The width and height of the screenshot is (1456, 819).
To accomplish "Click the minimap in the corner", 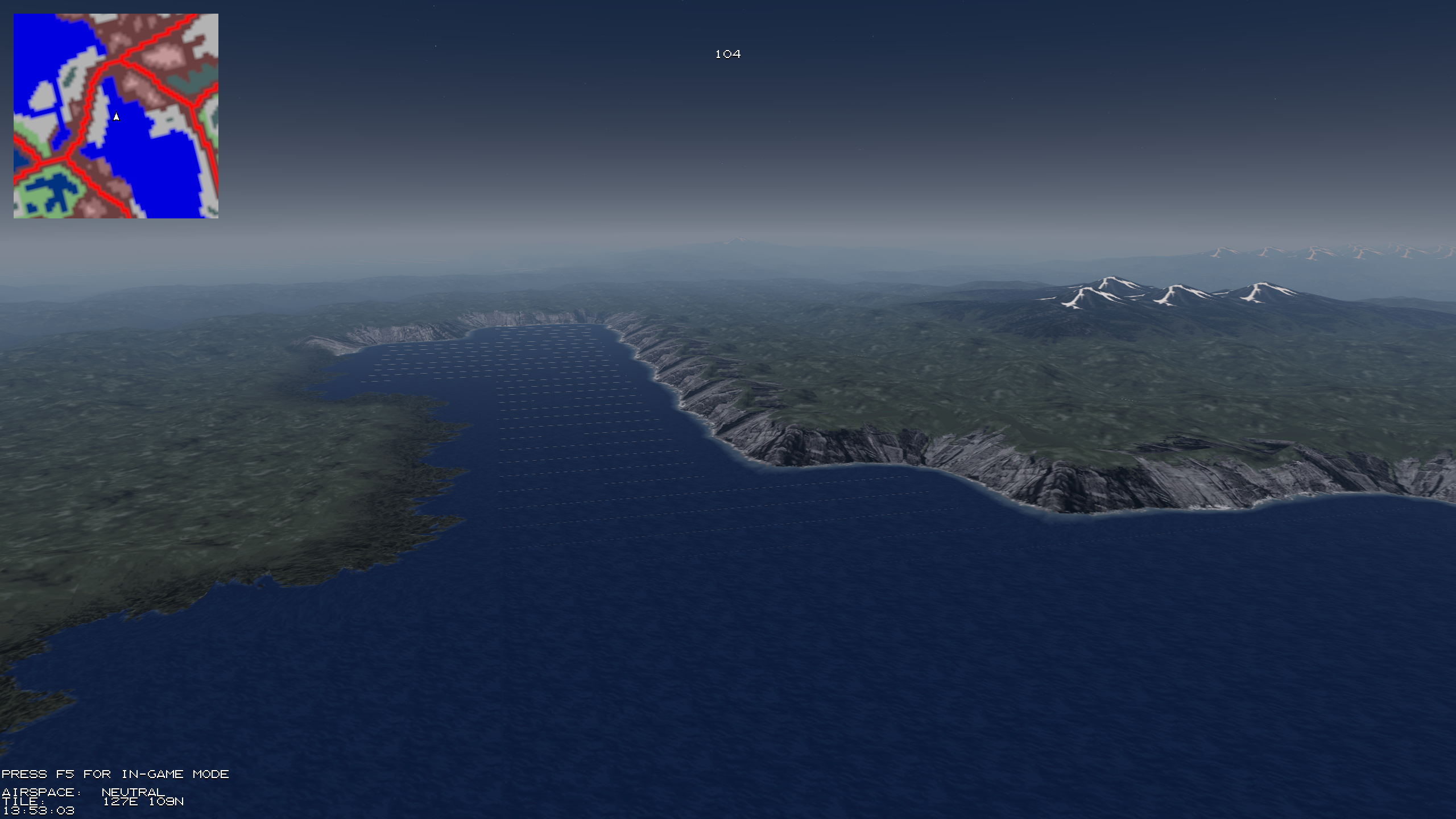I will (x=116, y=116).
